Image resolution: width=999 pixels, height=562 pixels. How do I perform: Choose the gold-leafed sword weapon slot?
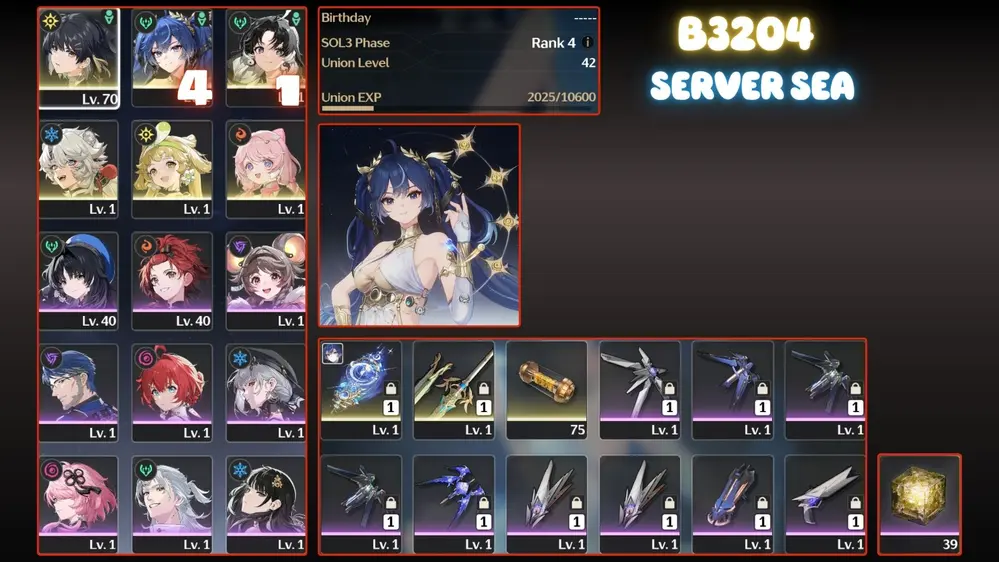click(454, 390)
